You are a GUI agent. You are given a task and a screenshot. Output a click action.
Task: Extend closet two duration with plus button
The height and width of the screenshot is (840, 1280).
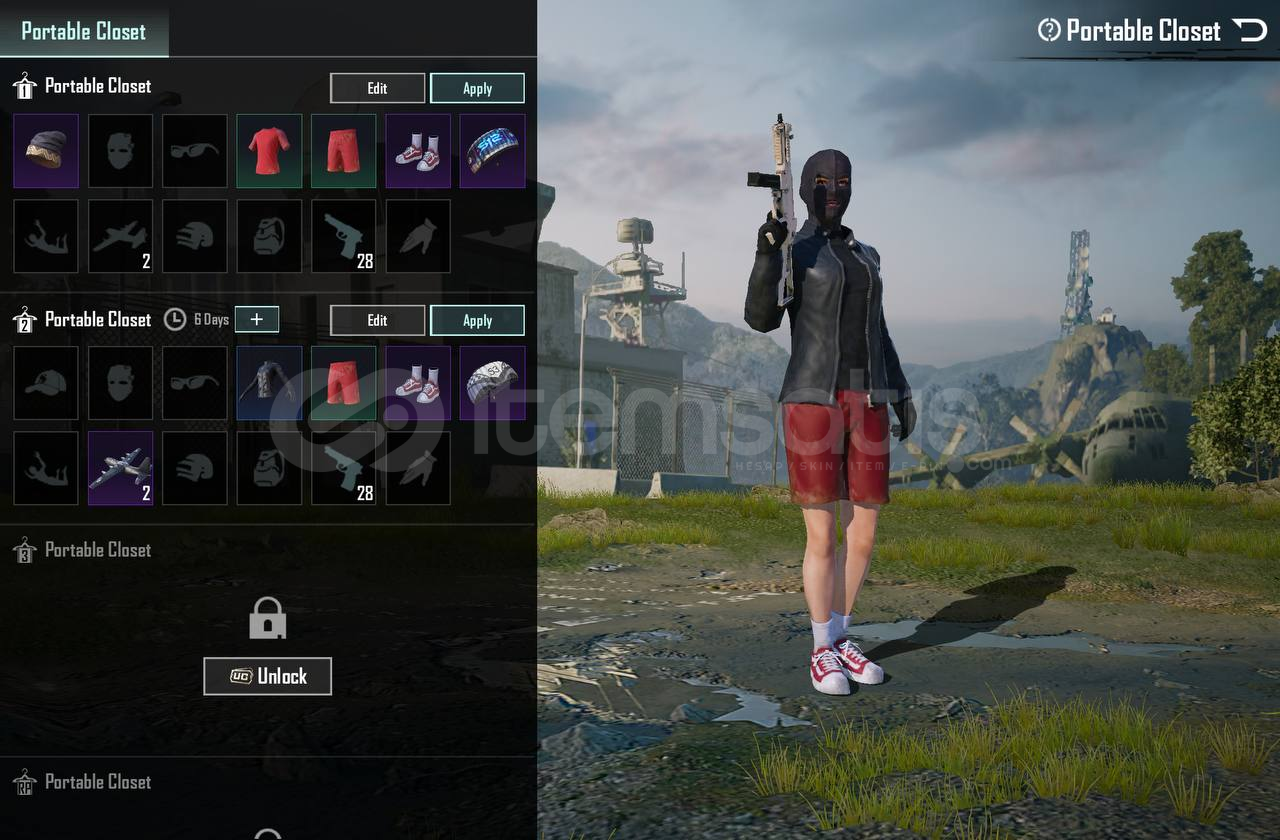click(257, 319)
